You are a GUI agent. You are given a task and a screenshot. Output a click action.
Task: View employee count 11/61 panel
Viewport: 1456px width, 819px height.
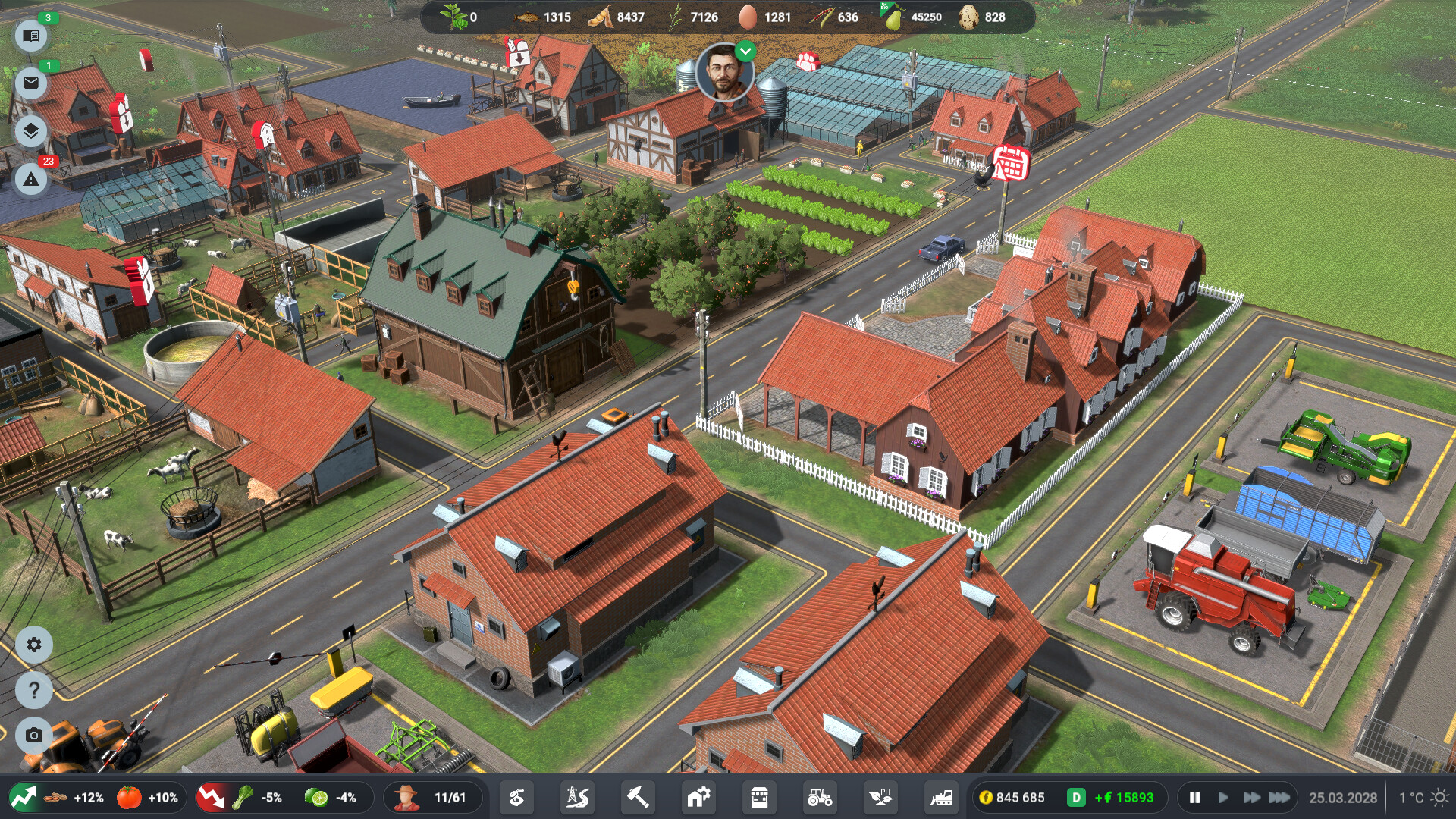pos(433,798)
